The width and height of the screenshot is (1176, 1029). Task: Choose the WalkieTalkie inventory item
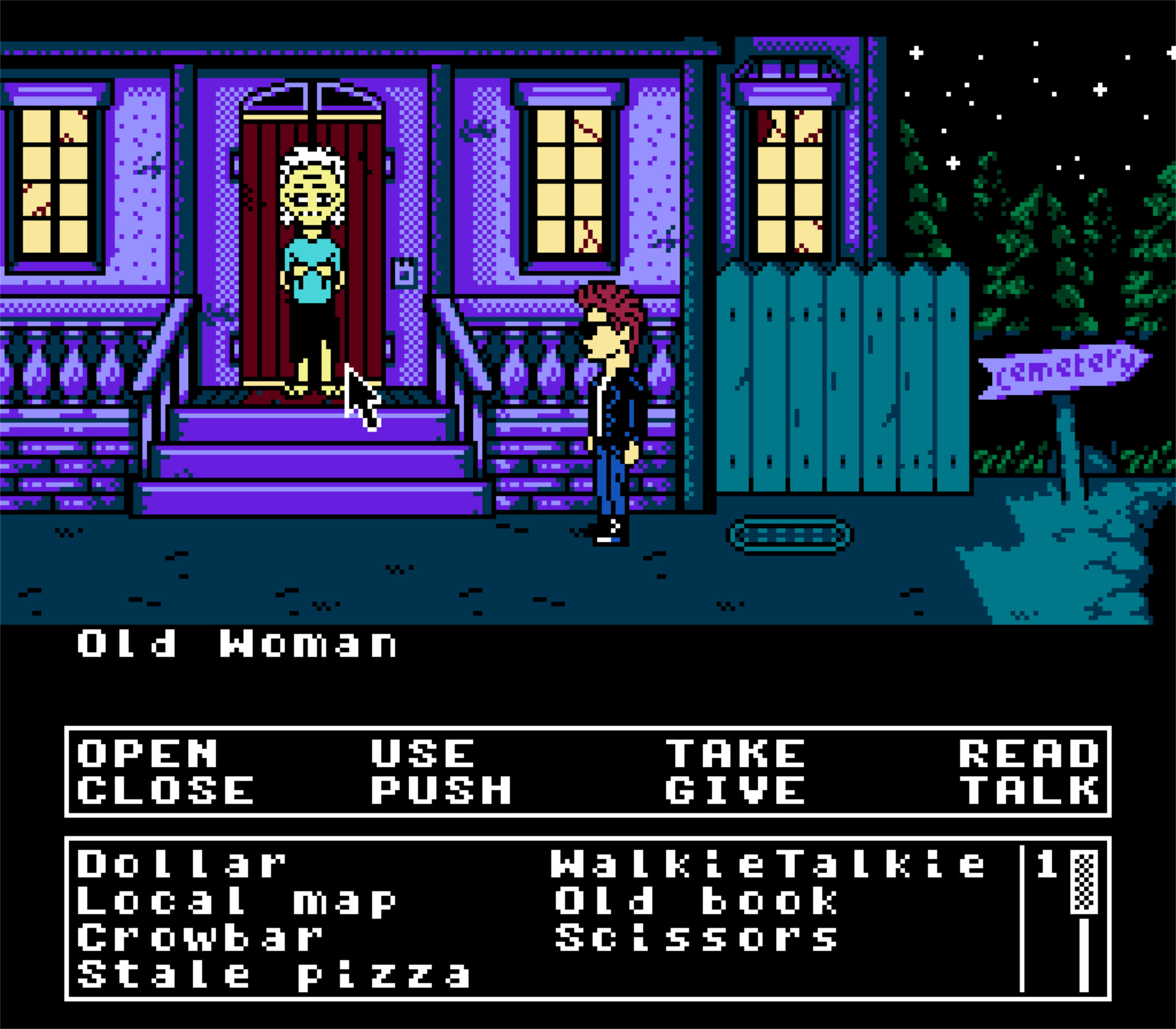tap(768, 864)
